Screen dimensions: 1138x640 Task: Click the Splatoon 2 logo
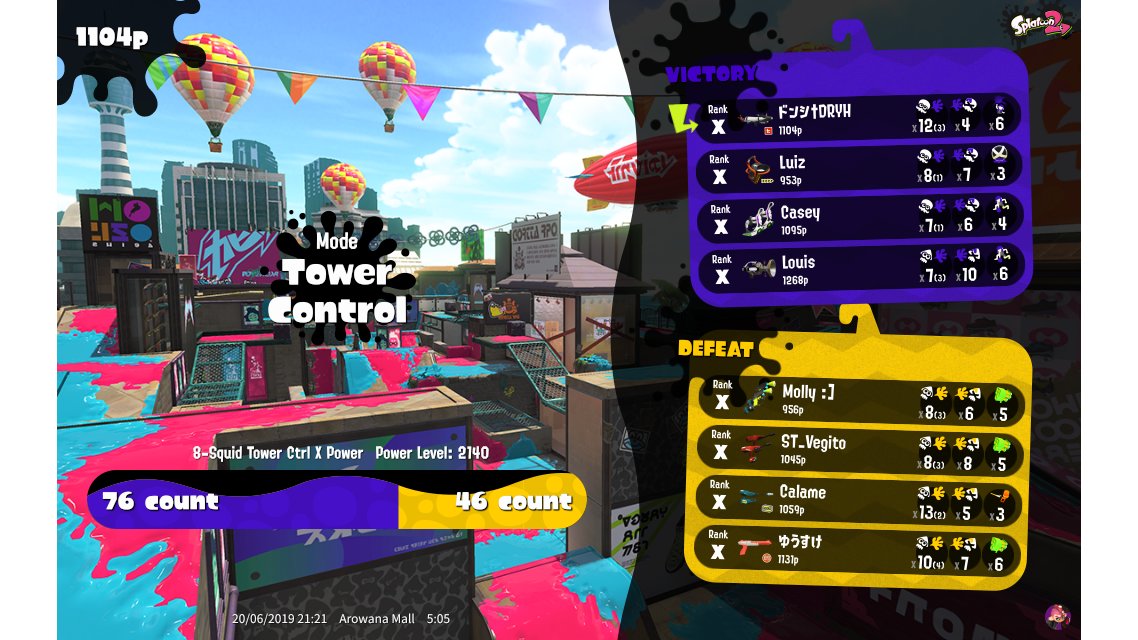1040,23
